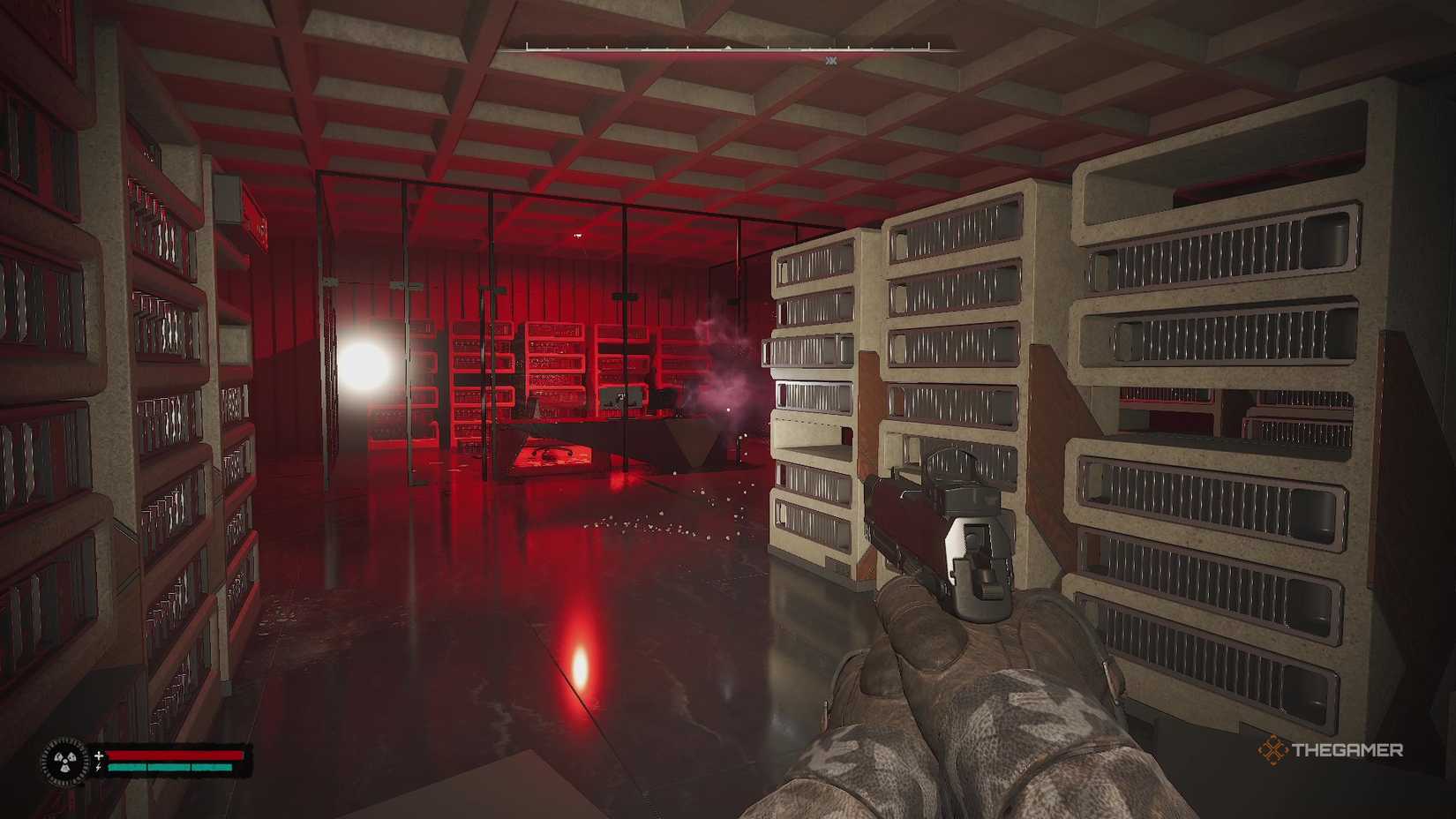Click the compass waypoint marker below the bar
Image resolution: width=1456 pixels, height=819 pixels.
(x=831, y=60)
